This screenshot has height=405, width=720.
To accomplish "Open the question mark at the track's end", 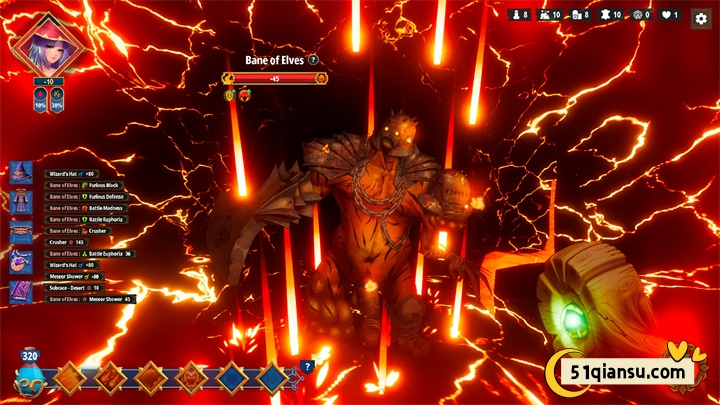I will click(x=307, y=366).
